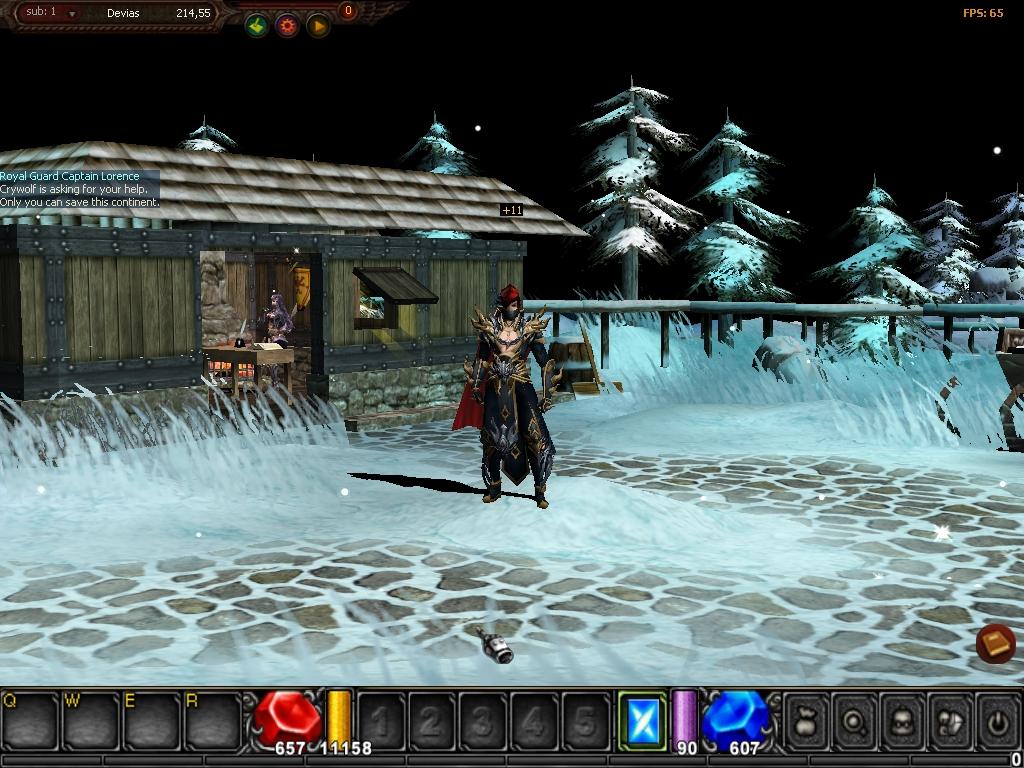1024x768 pixels.
Task: Open the red gear settings button
Action: point(288,26)
